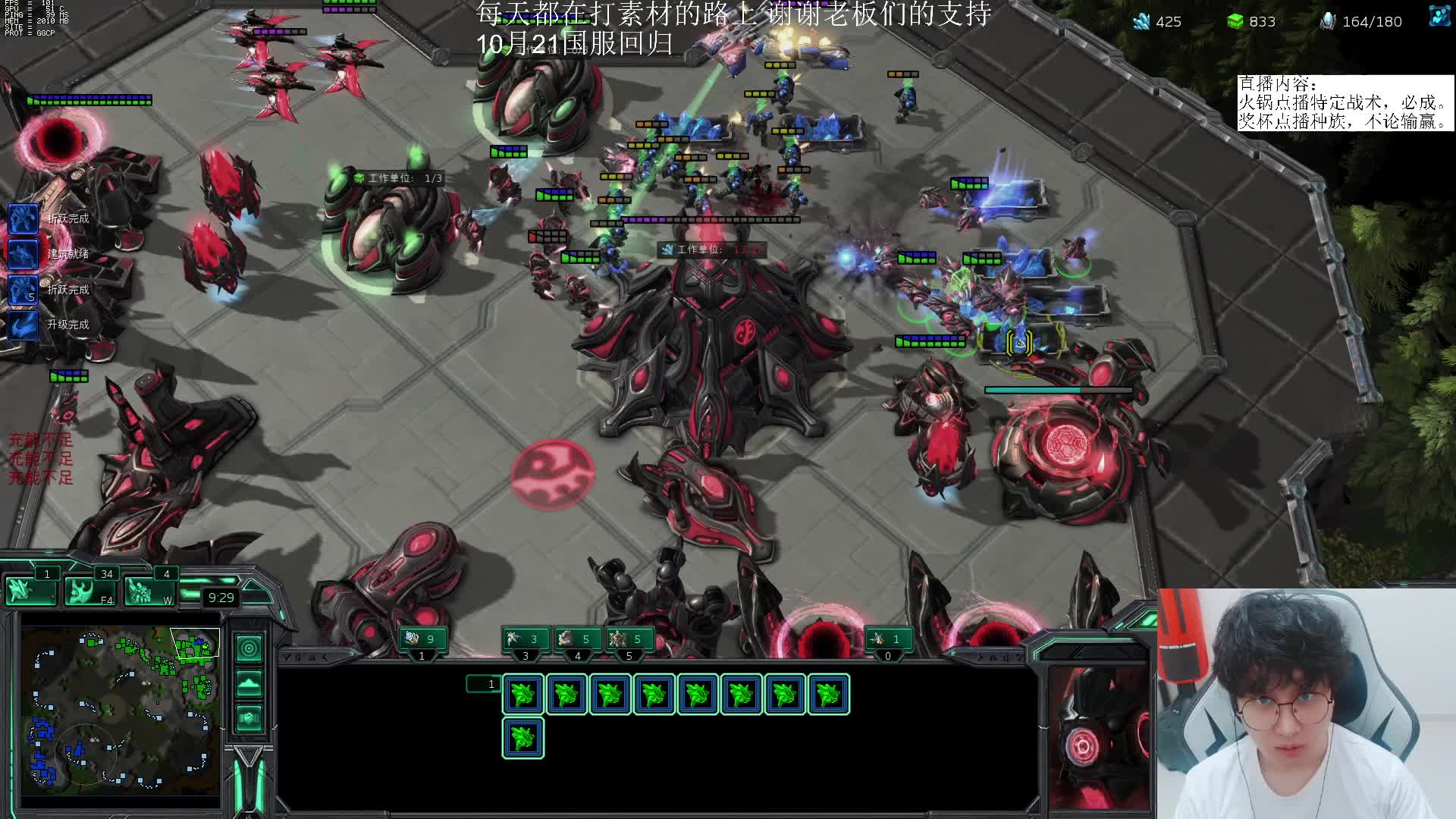The height and width of the screenshot is (819, 1456).
Task: Click the minimap to move the camera
Action: [121, 713]
